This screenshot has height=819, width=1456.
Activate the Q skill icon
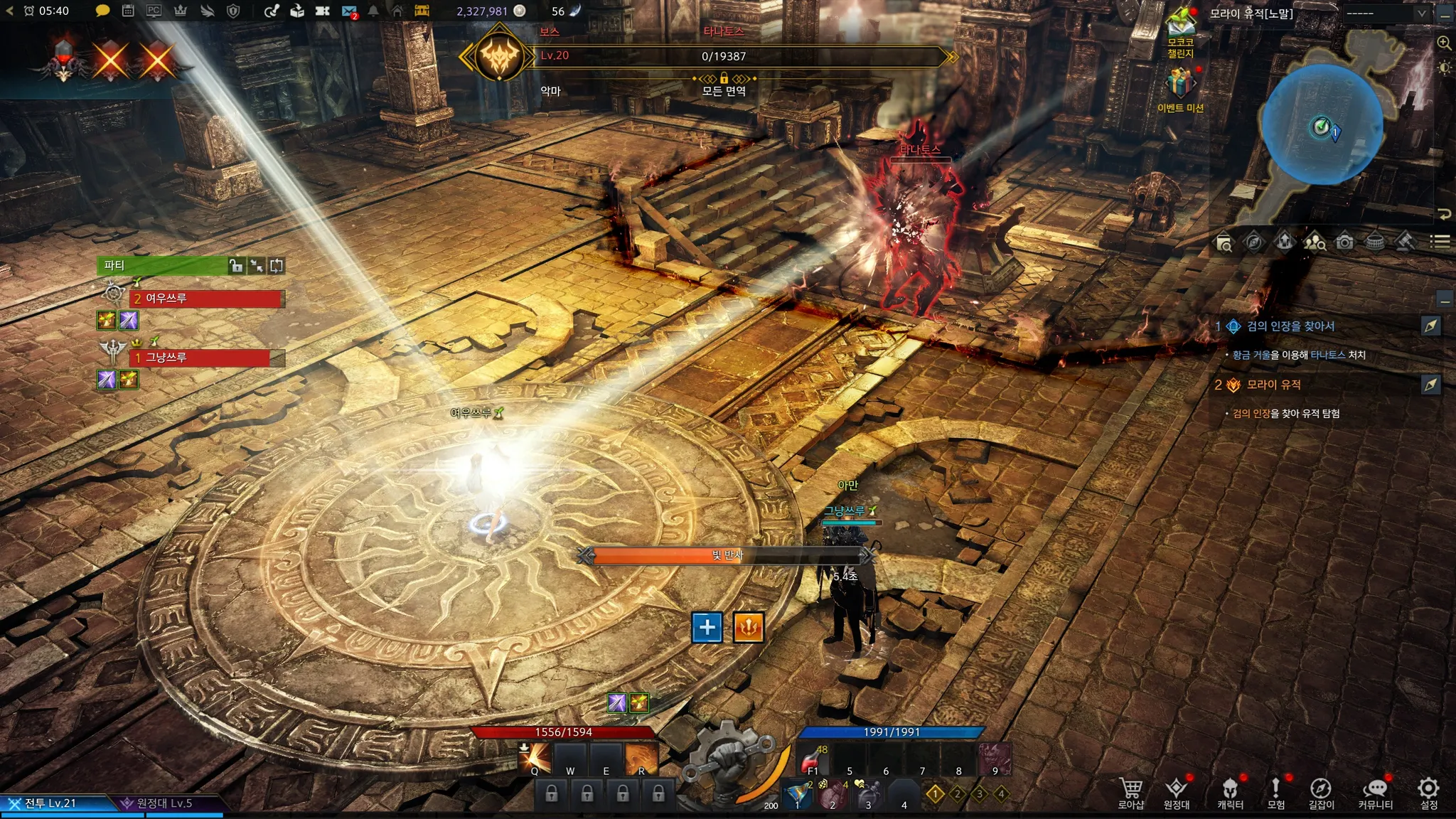(x=535, y=759)
